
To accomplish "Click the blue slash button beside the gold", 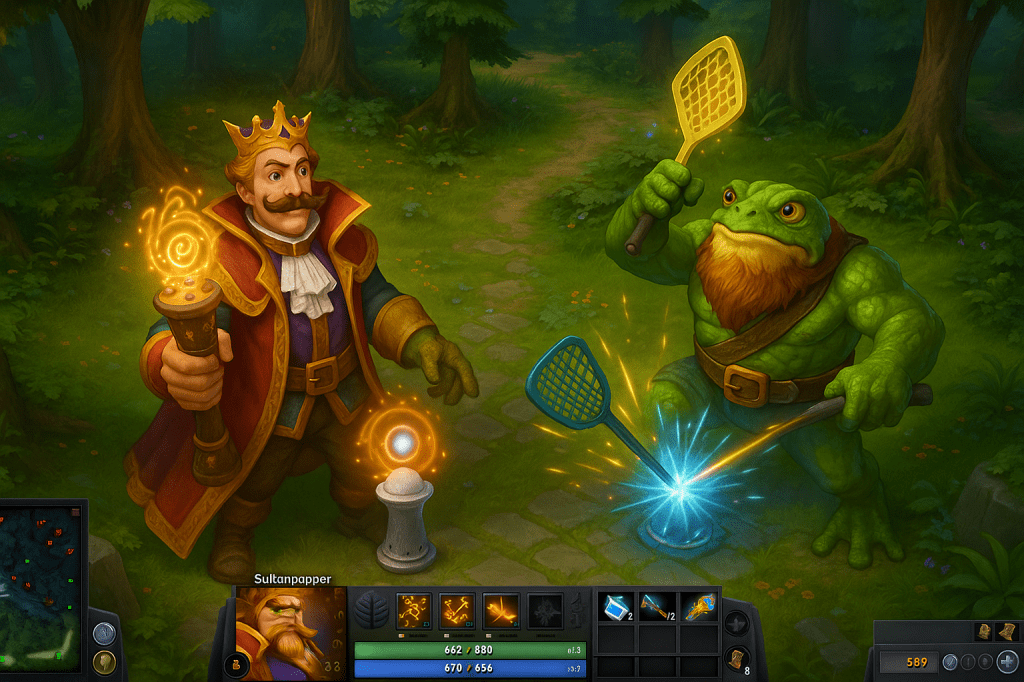I will pyautogui.click(x=951, y=661).
